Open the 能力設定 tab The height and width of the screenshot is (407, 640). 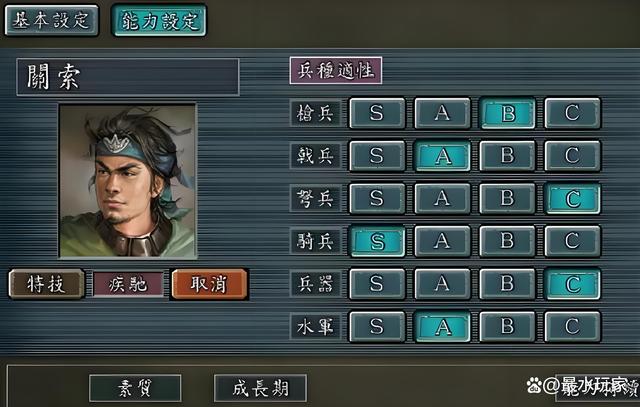[158, 19]
